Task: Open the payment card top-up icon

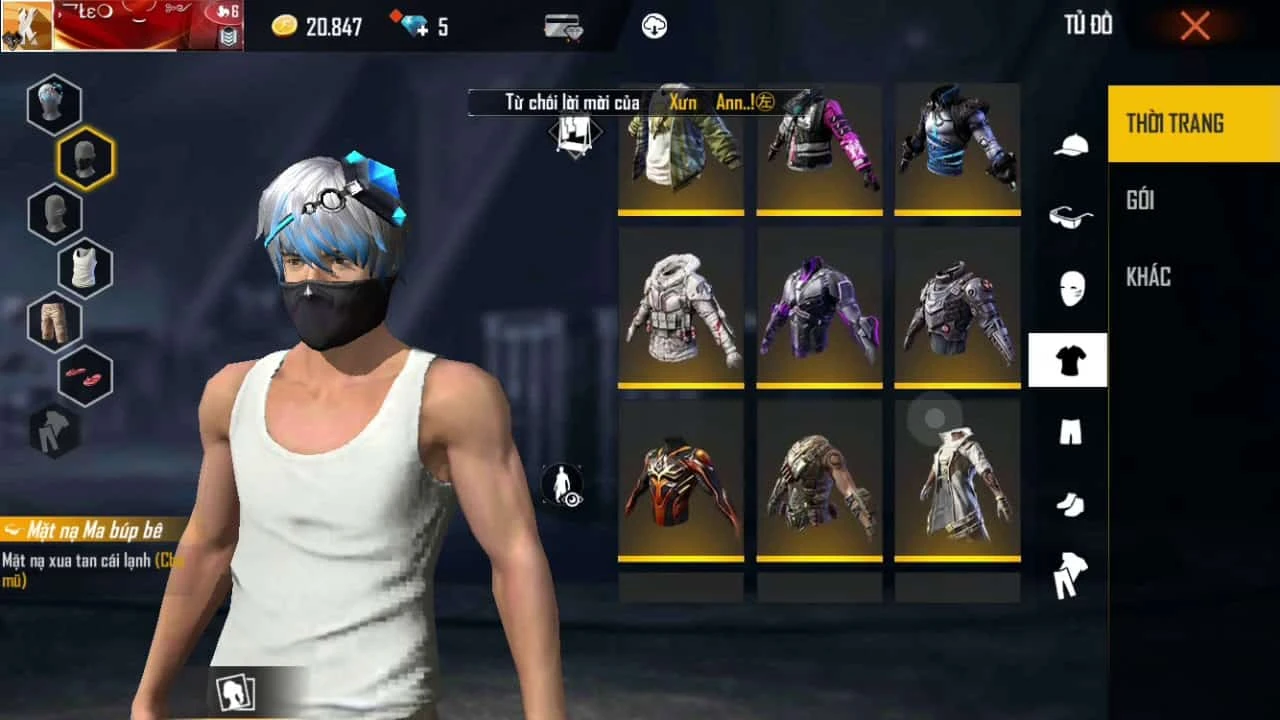Action: (561, 27)
